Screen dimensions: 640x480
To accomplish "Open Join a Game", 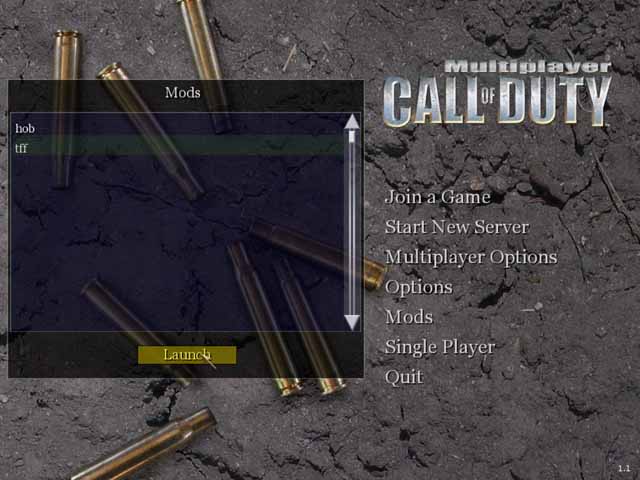I will (437, 197).
